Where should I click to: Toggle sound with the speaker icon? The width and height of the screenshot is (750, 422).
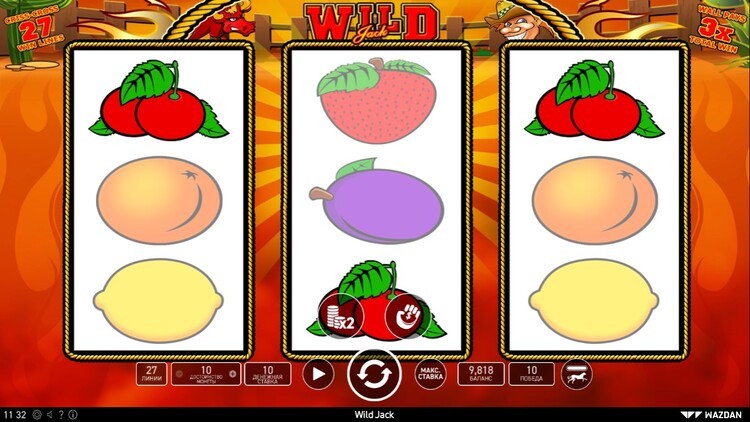[49, 414]
